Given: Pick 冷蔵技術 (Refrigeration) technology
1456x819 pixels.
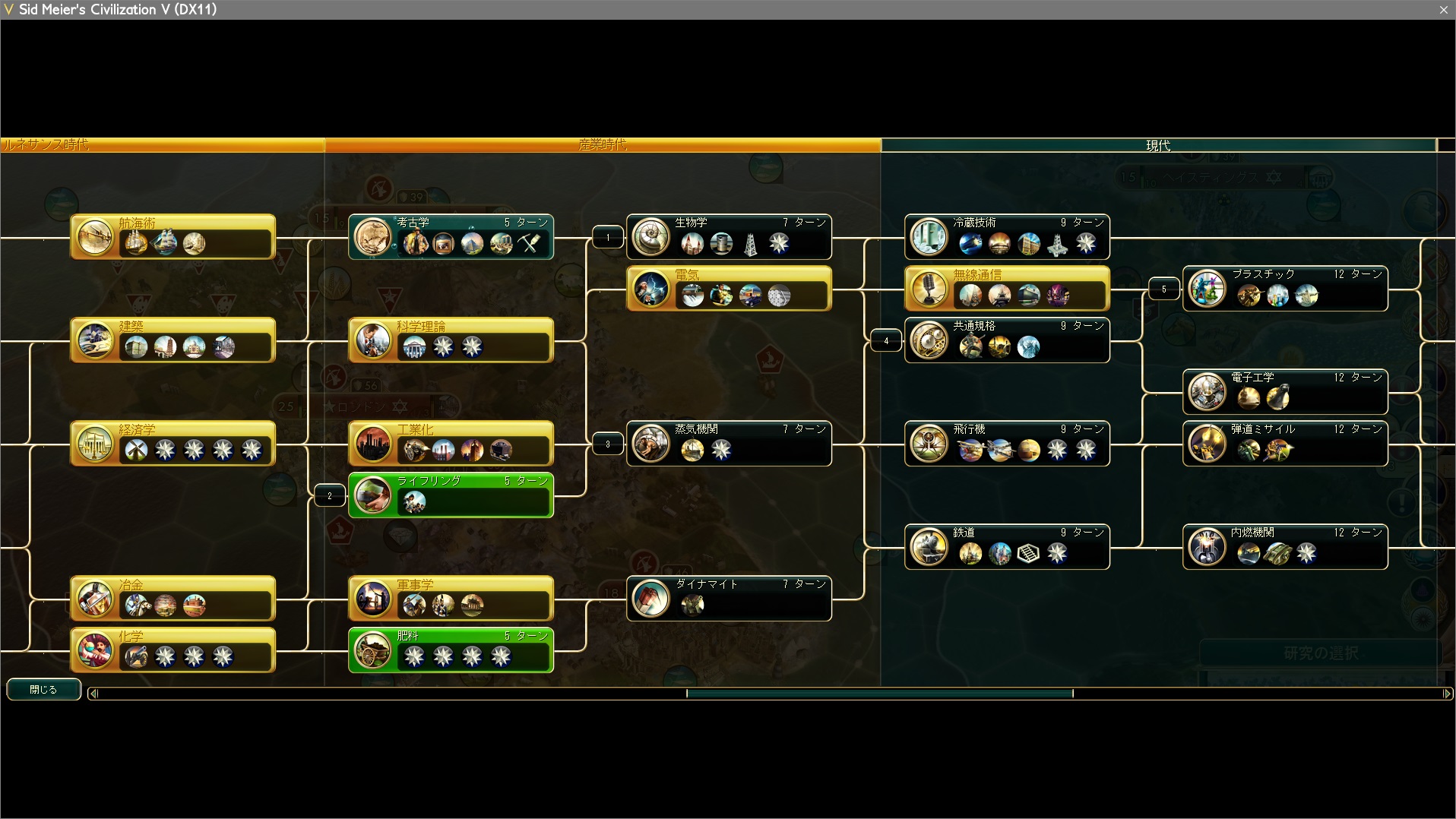Looking at the screenshot, I should tap(1007, 237).
